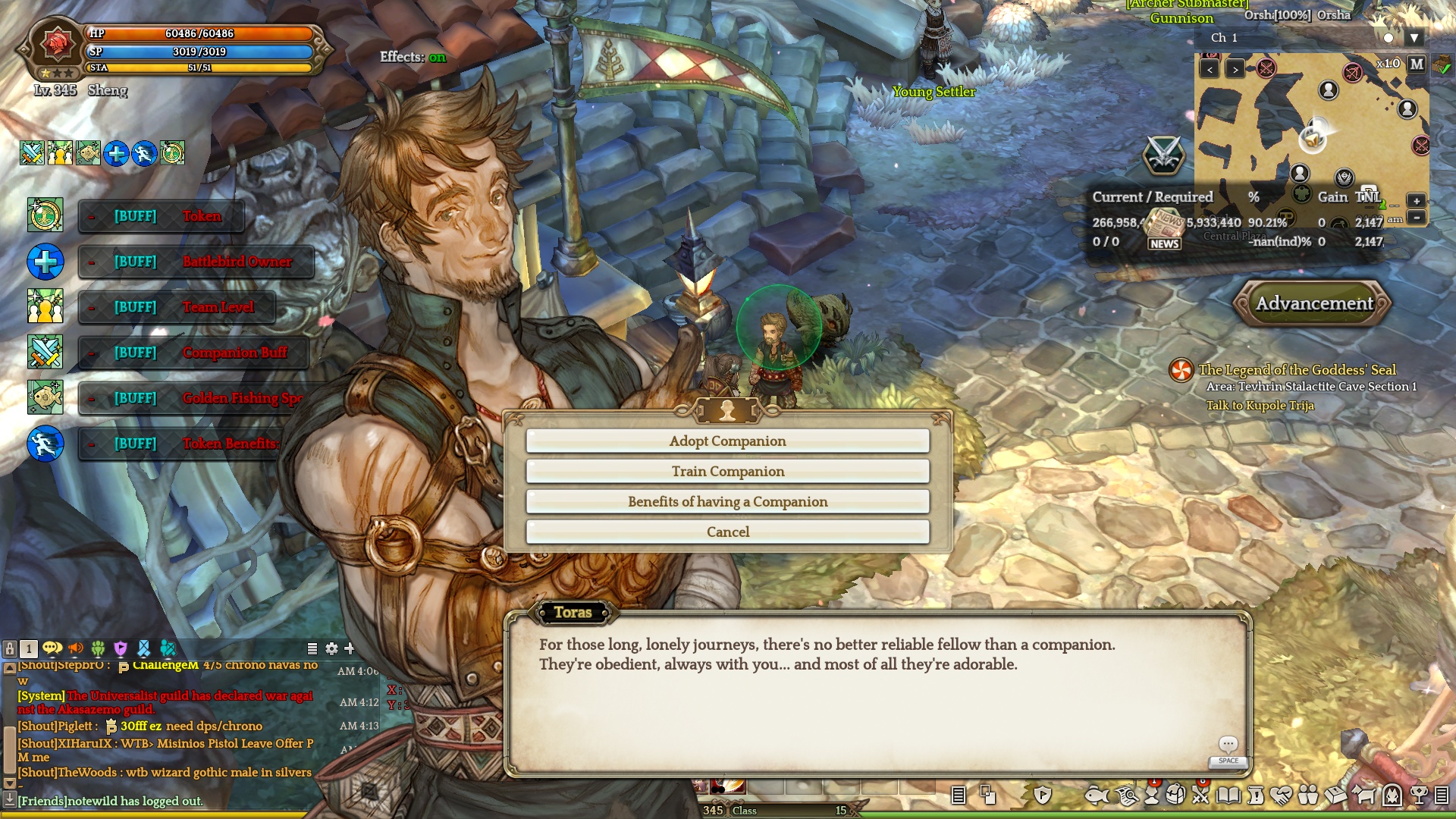1456x819 pixels.
Task: Select the Train Companion option
Action: (x=727, y=472)
